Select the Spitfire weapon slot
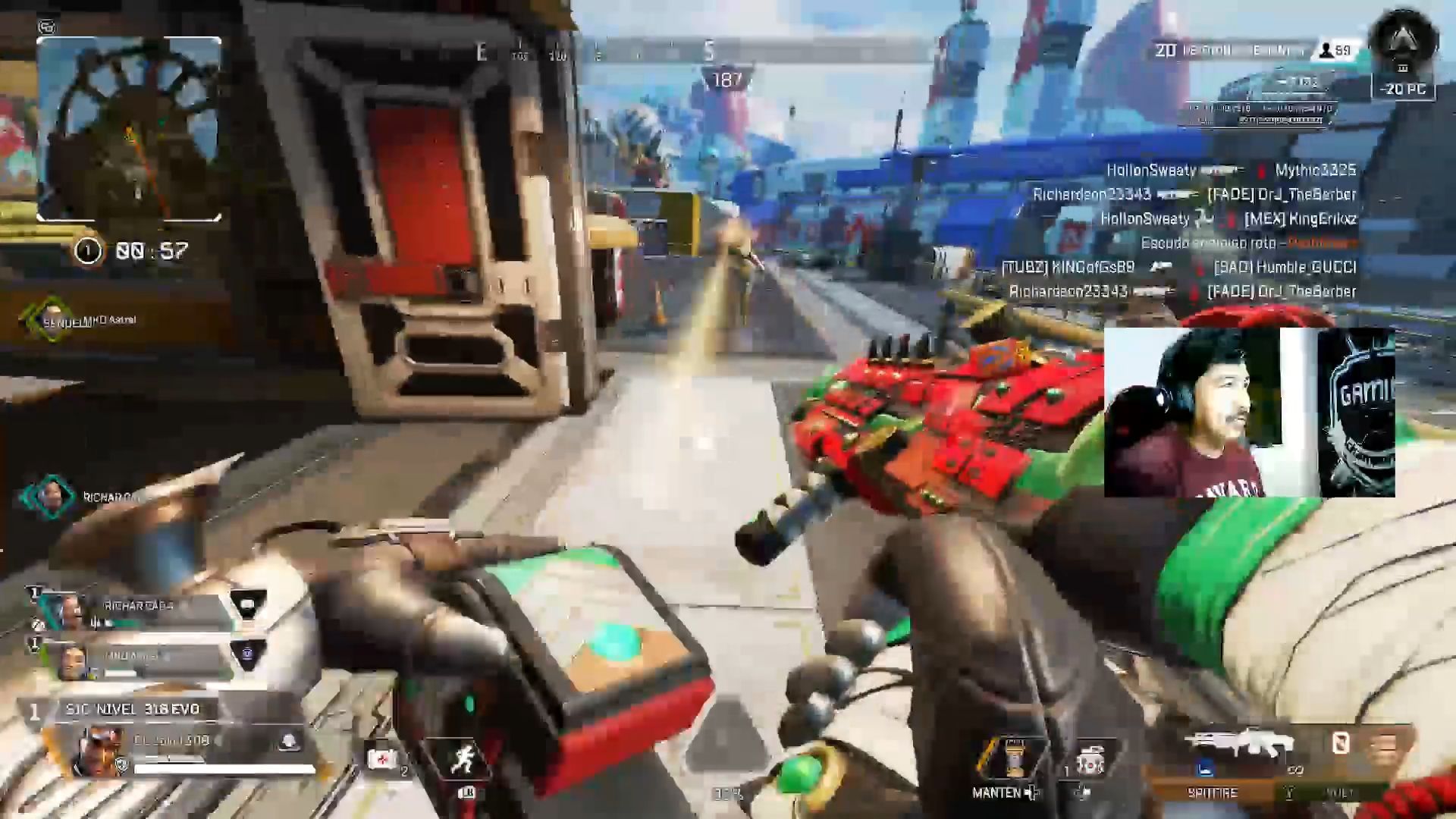Screen dimensions: 1456x819 coord(1213,792)
